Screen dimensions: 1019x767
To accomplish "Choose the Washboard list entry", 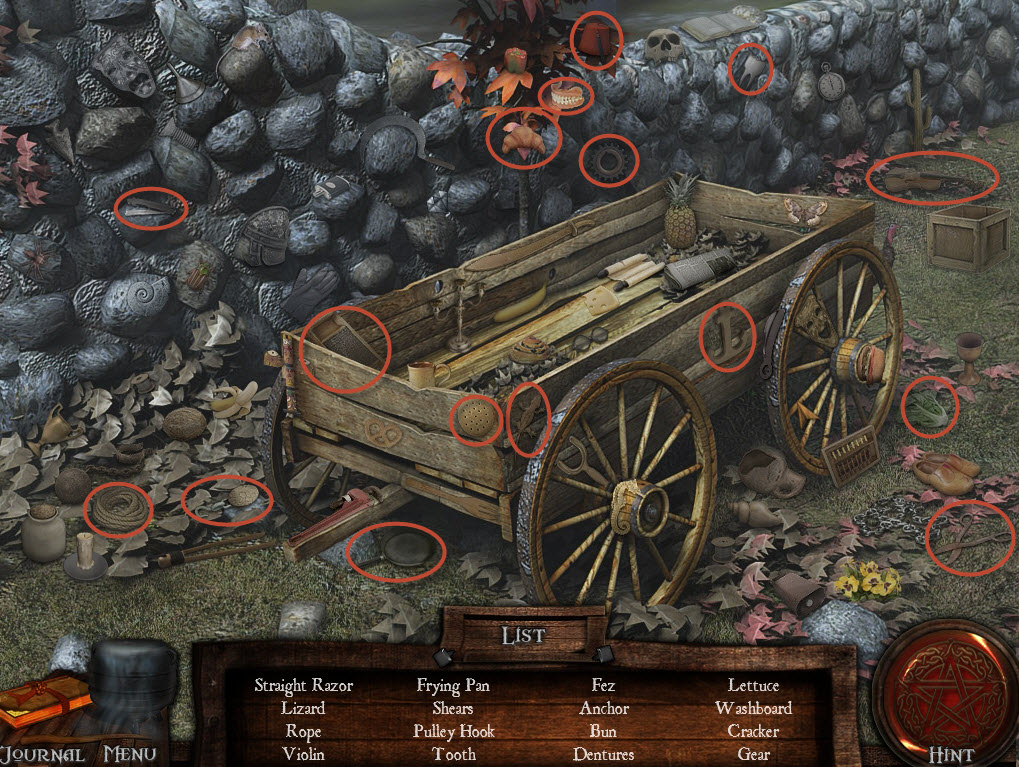I will 753,708.
